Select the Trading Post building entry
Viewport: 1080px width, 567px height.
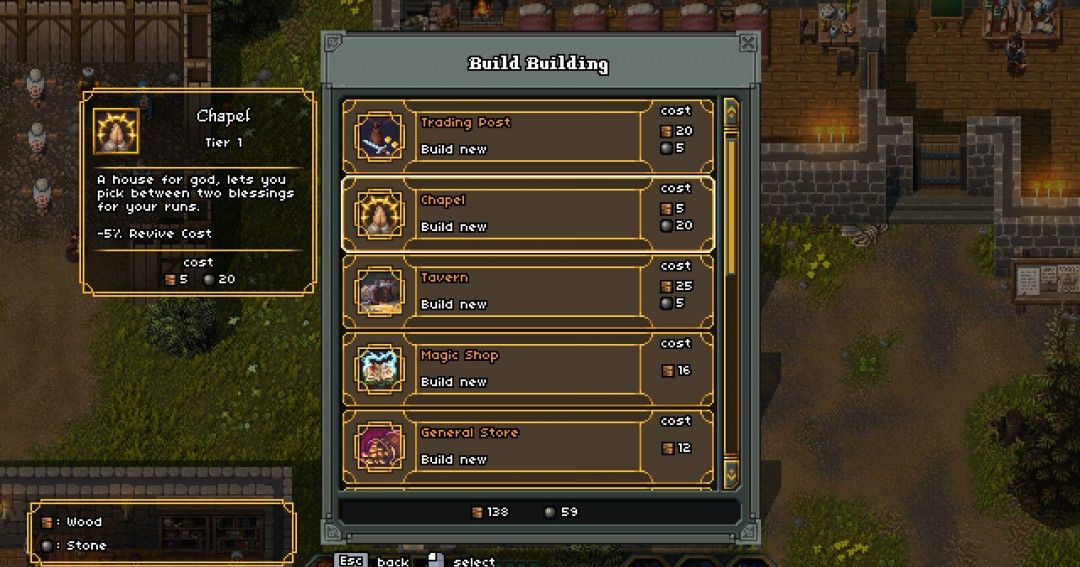(528, 136)
